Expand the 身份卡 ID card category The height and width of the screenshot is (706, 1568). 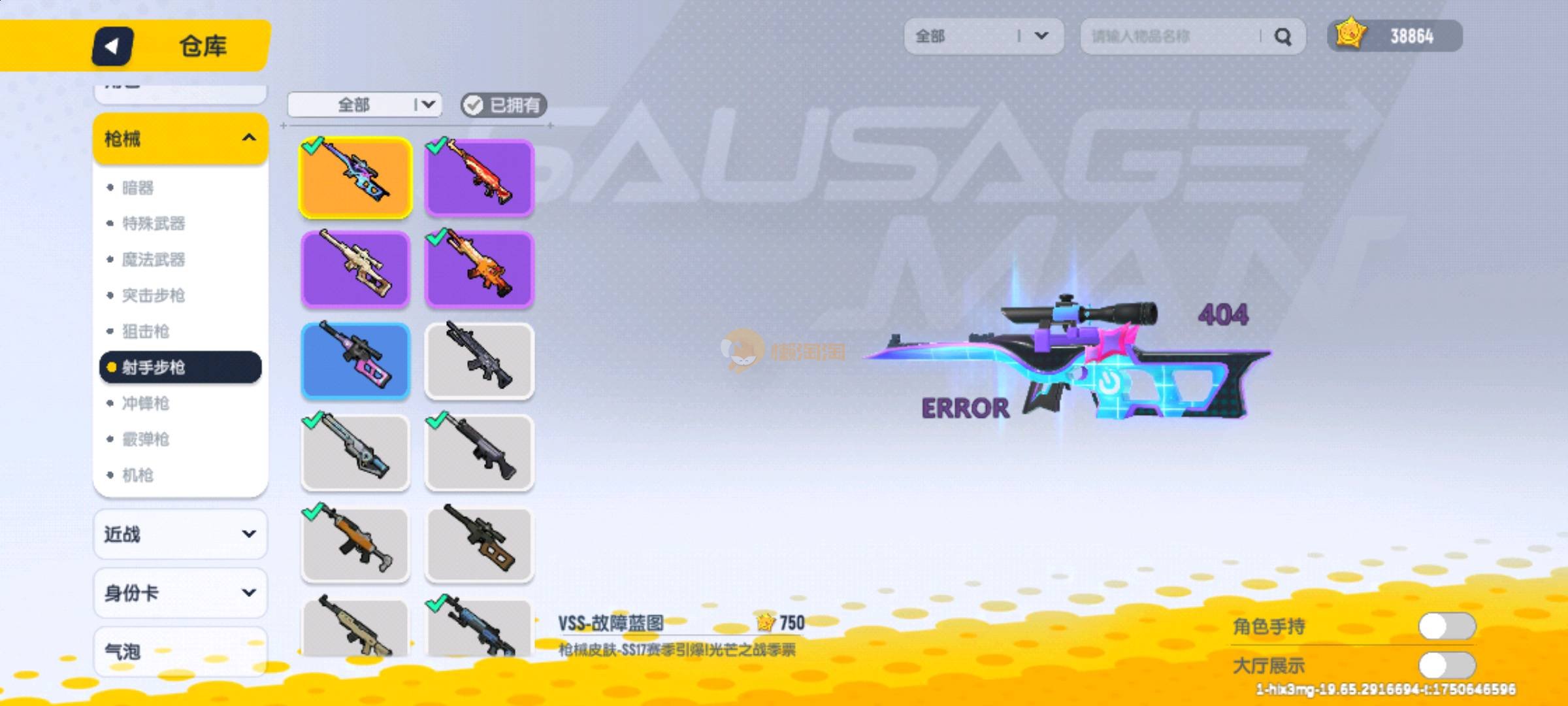(180, 593)
